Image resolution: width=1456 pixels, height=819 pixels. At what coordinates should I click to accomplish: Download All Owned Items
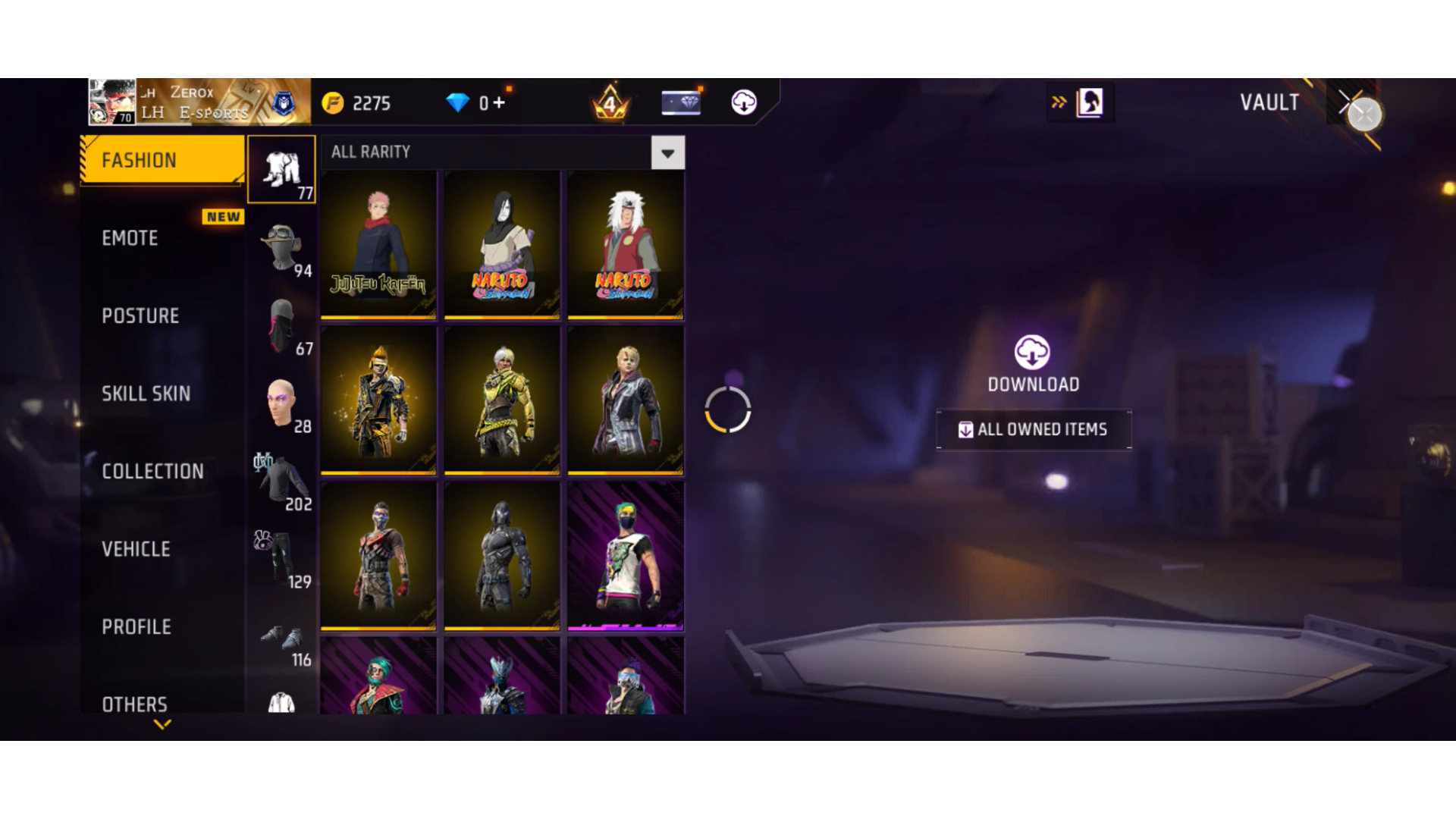point(1034,430)
